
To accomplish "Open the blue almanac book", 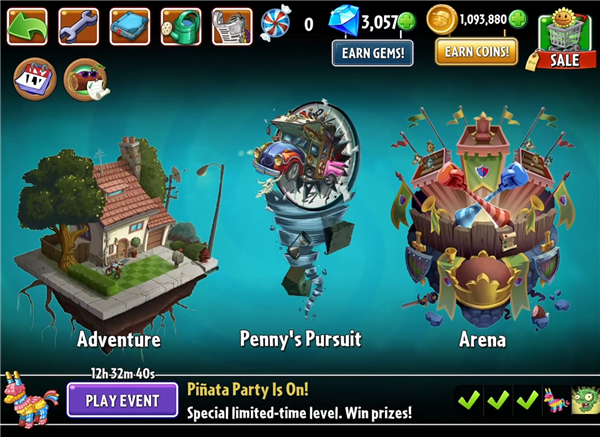I will coord(129,26).
